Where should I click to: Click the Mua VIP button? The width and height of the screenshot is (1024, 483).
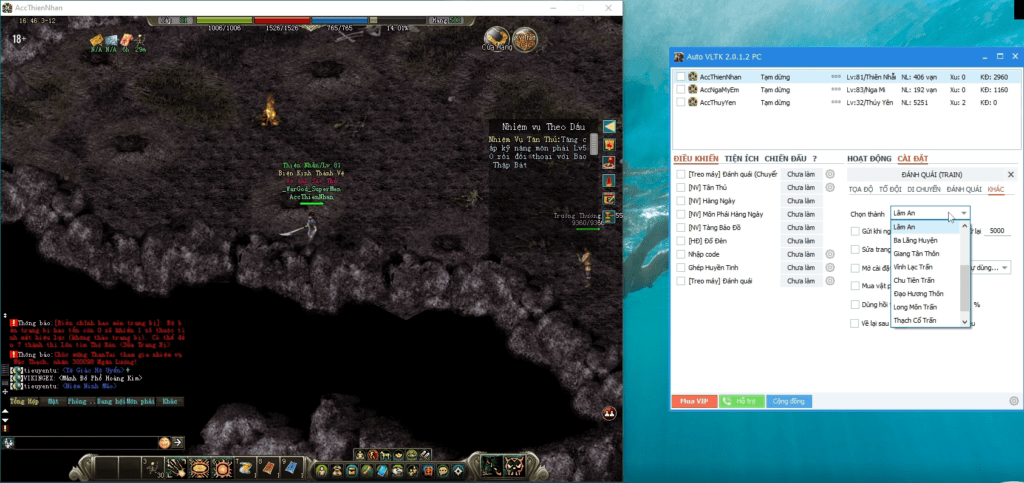pos(694,401)
